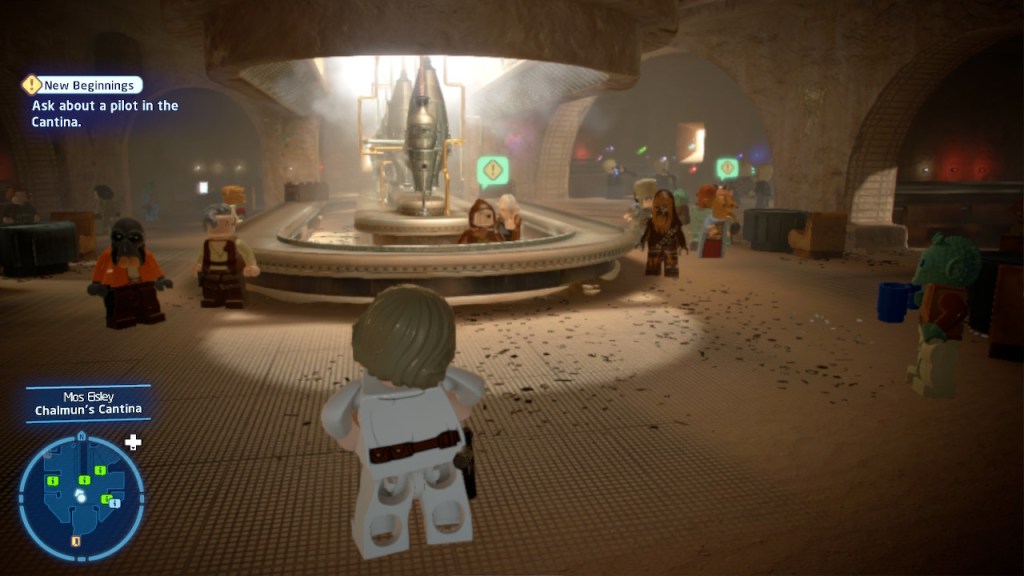Screen dimensions: 1024x576
Task: Select the orange door marker on minimap
Action: [76, 542]
